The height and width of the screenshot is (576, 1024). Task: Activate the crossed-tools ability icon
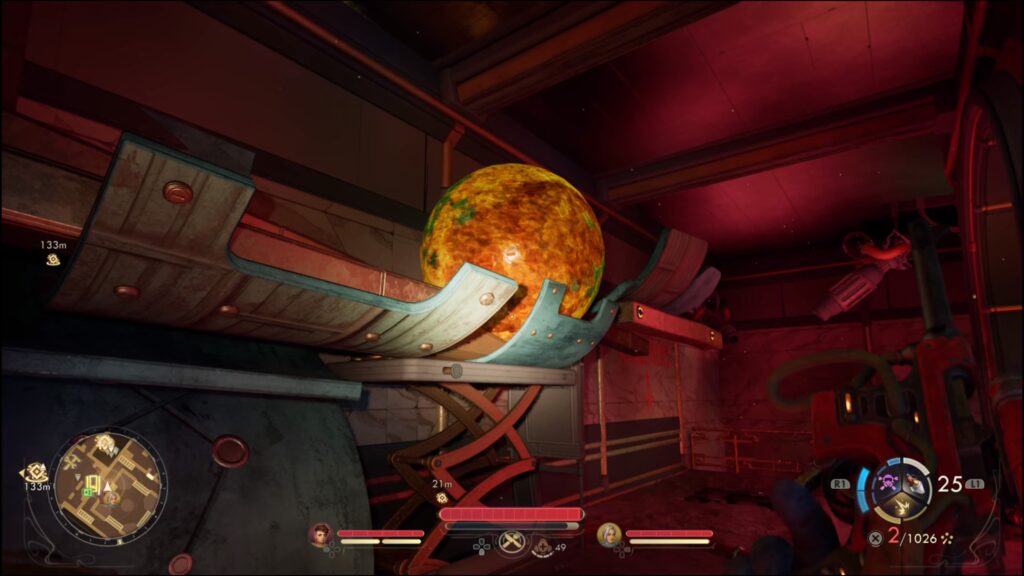512,541
